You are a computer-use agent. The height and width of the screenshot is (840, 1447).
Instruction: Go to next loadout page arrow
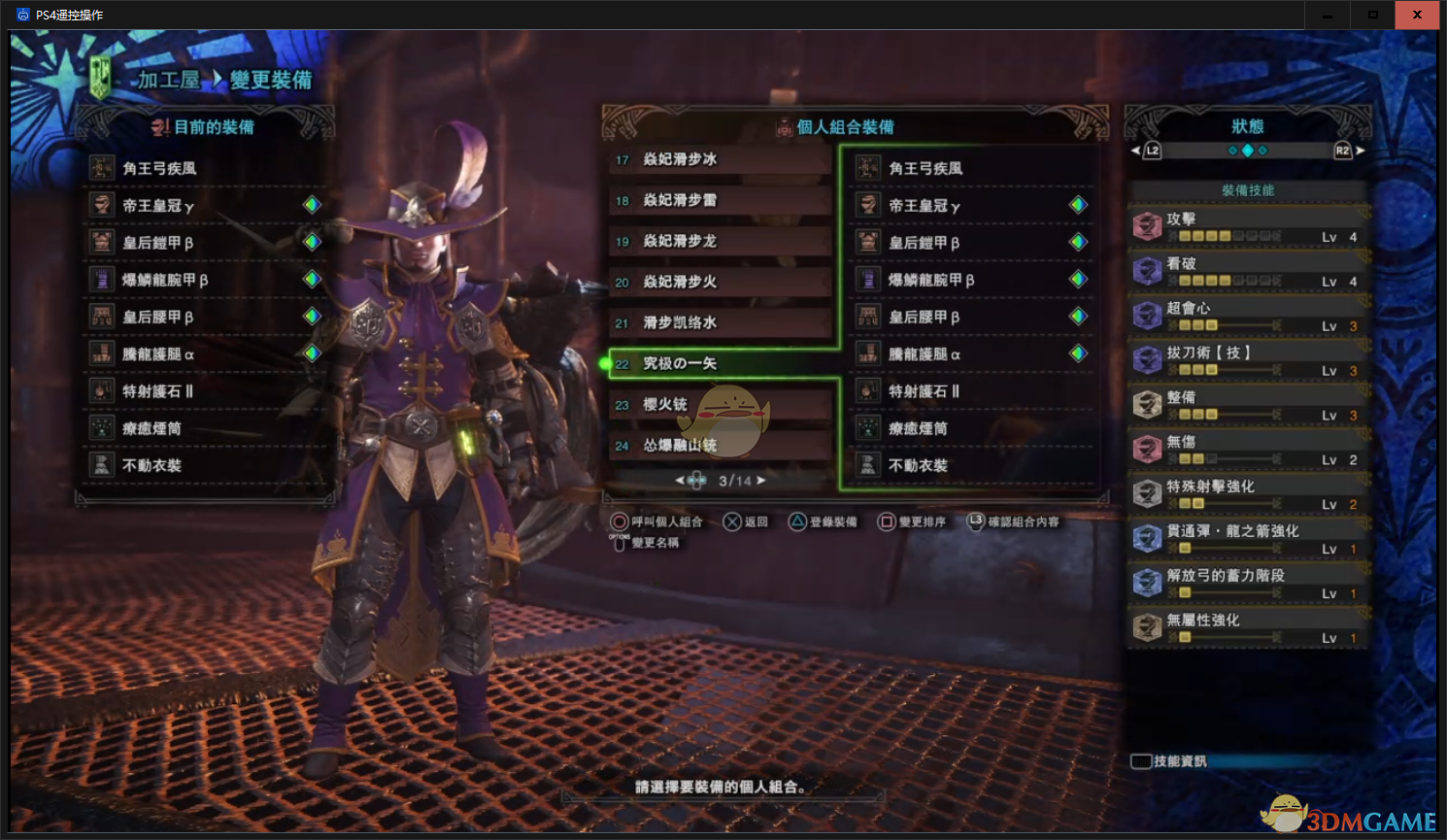761,481
